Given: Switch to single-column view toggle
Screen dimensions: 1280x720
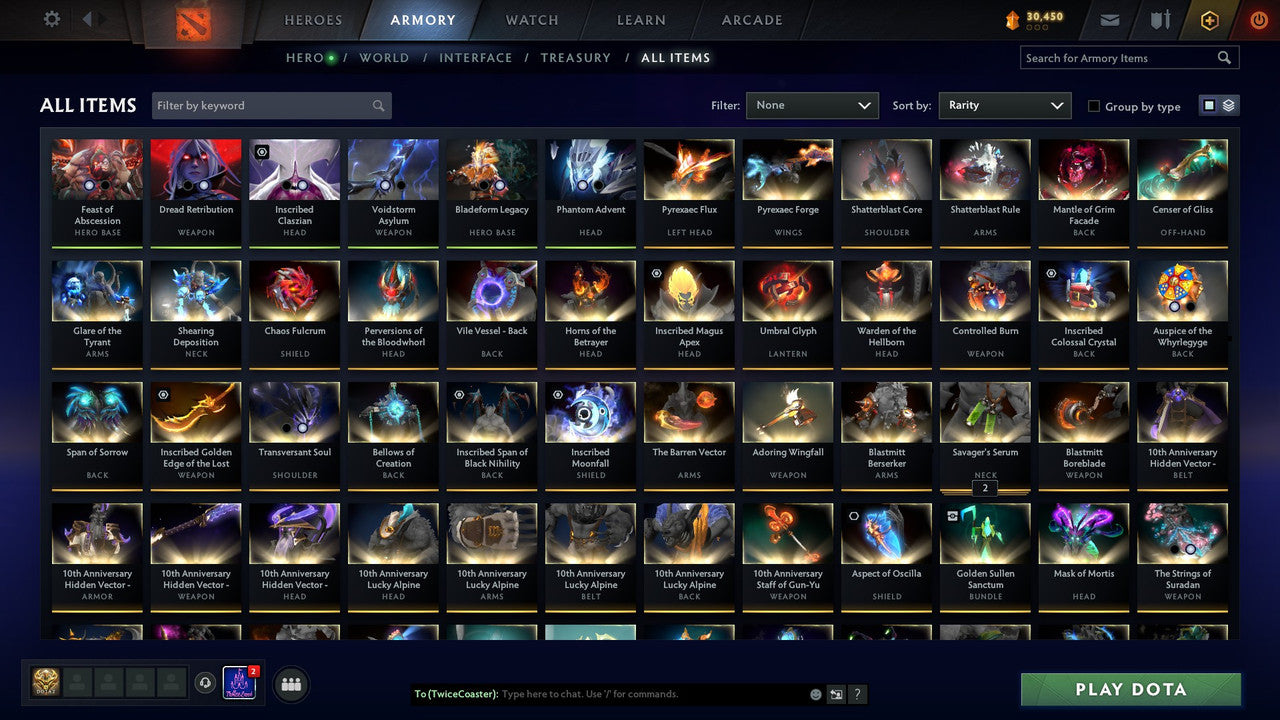Looking at the screenshot, I should (1210, 104).
